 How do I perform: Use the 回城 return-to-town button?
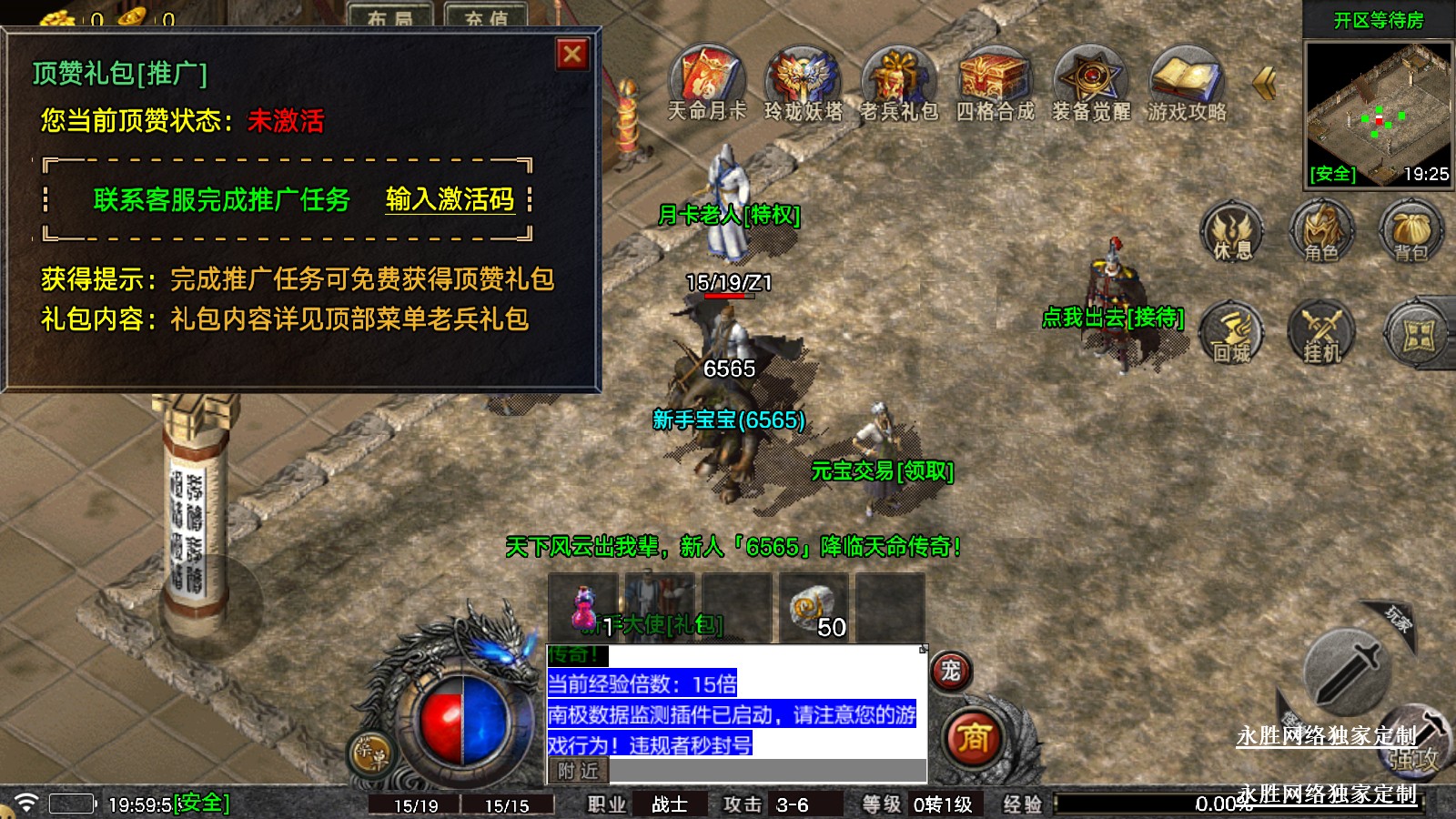pyautogui.click(x=1232, y=334)
